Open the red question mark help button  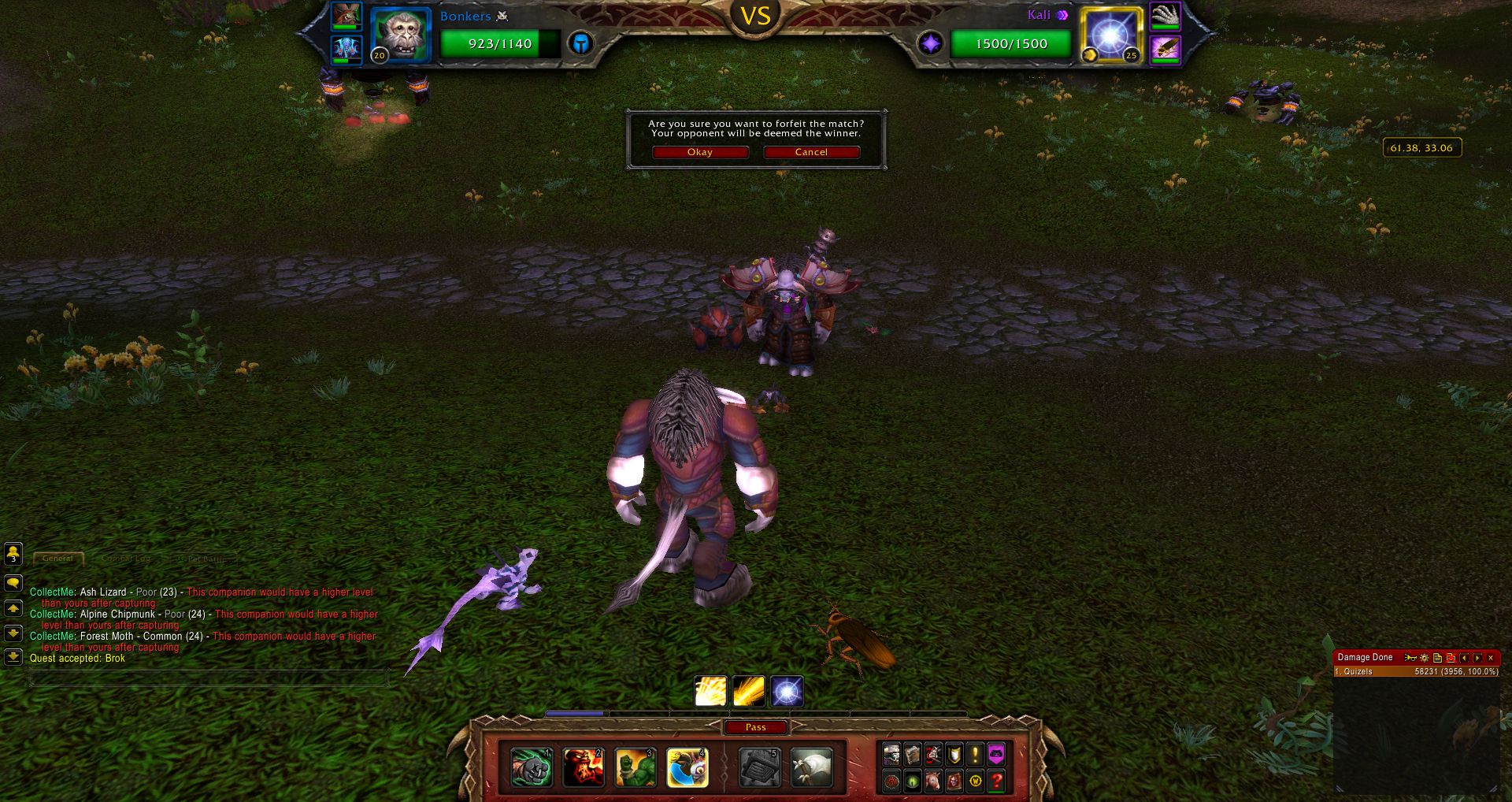tap(996, 781)
